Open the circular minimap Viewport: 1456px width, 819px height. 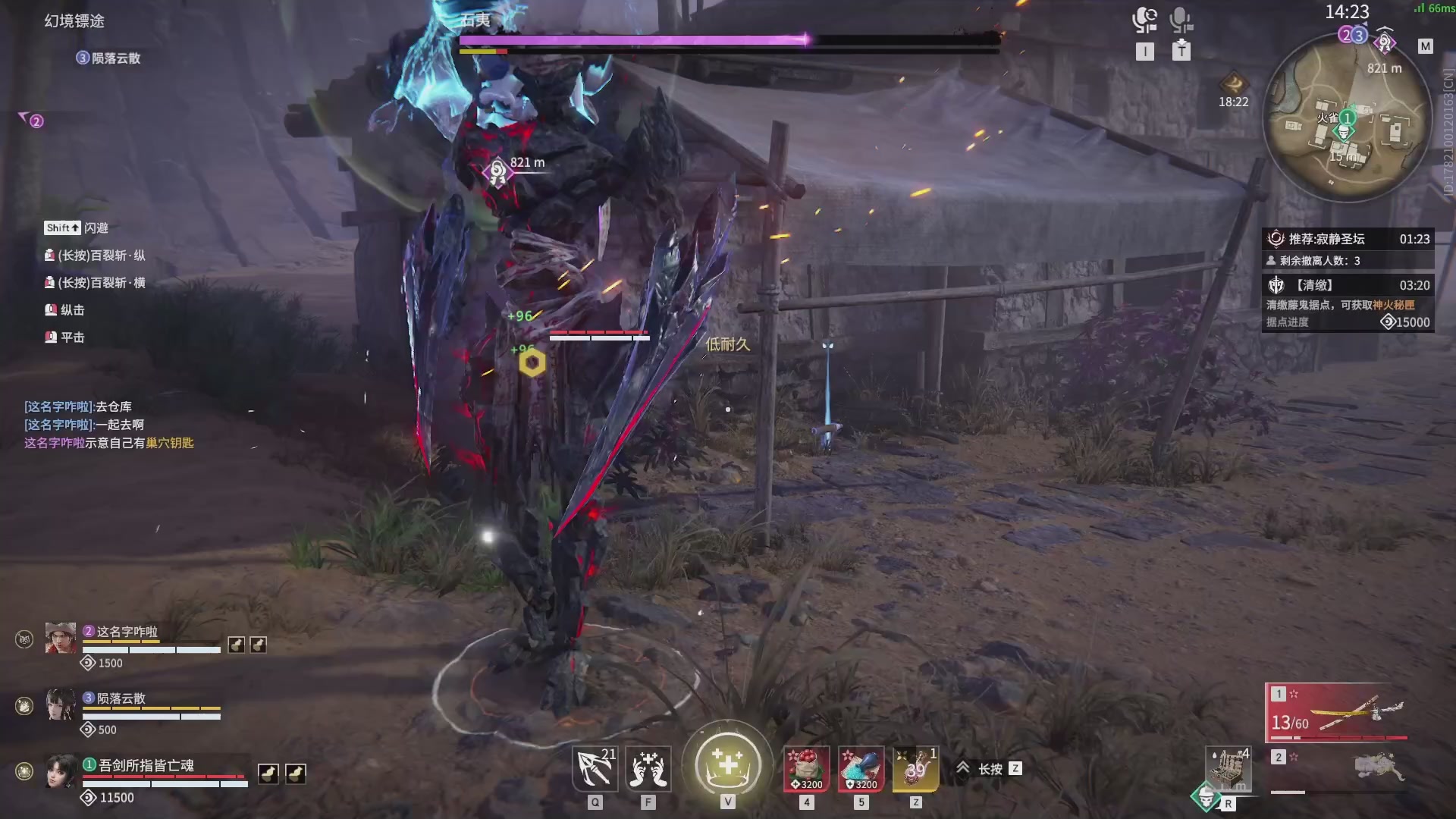[1346, 121]
